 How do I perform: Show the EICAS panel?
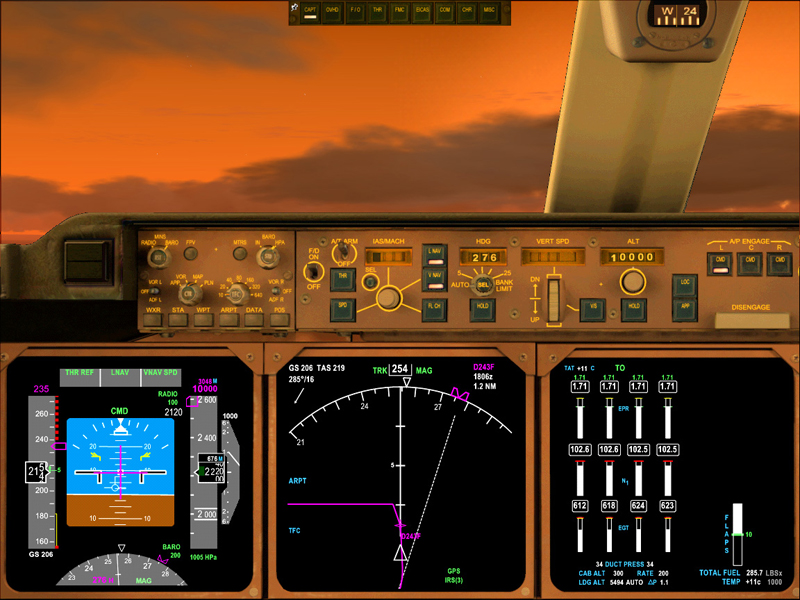tap(422, 10)
